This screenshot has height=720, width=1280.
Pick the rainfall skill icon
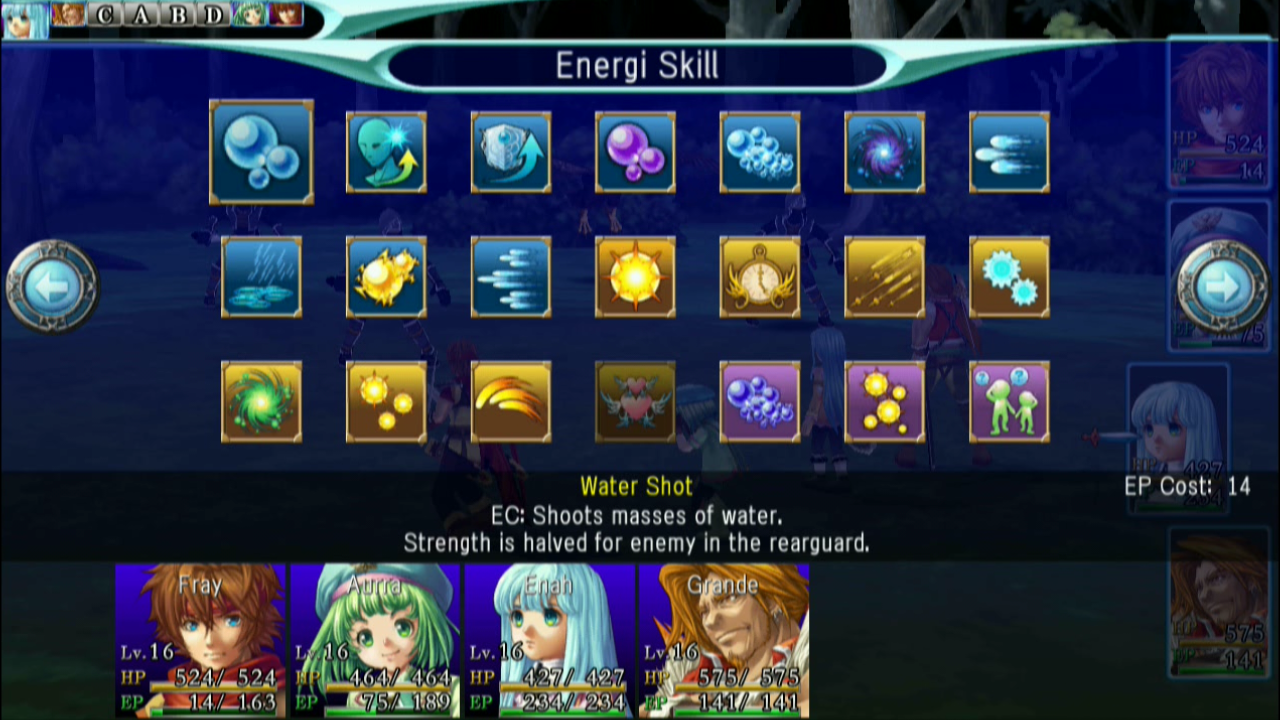point(261,277)
